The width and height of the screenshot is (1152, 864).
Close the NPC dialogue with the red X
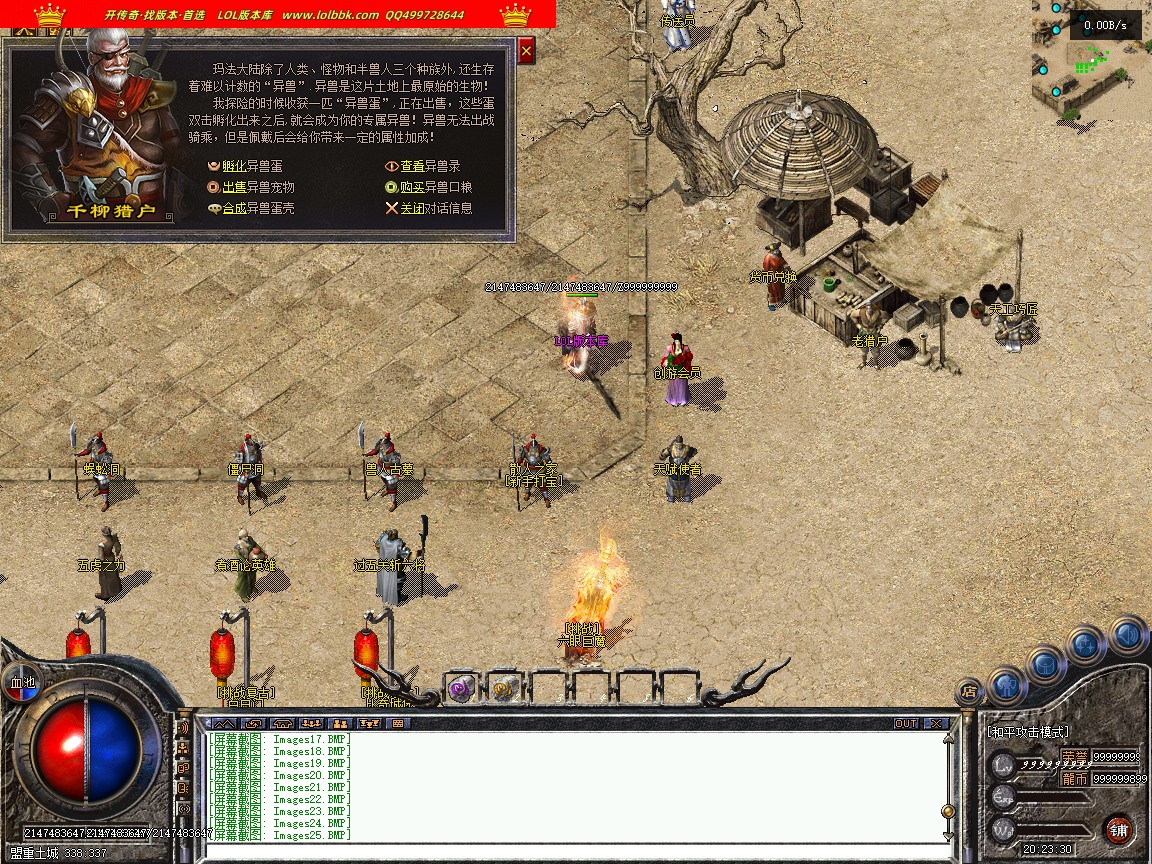point(527,50)
